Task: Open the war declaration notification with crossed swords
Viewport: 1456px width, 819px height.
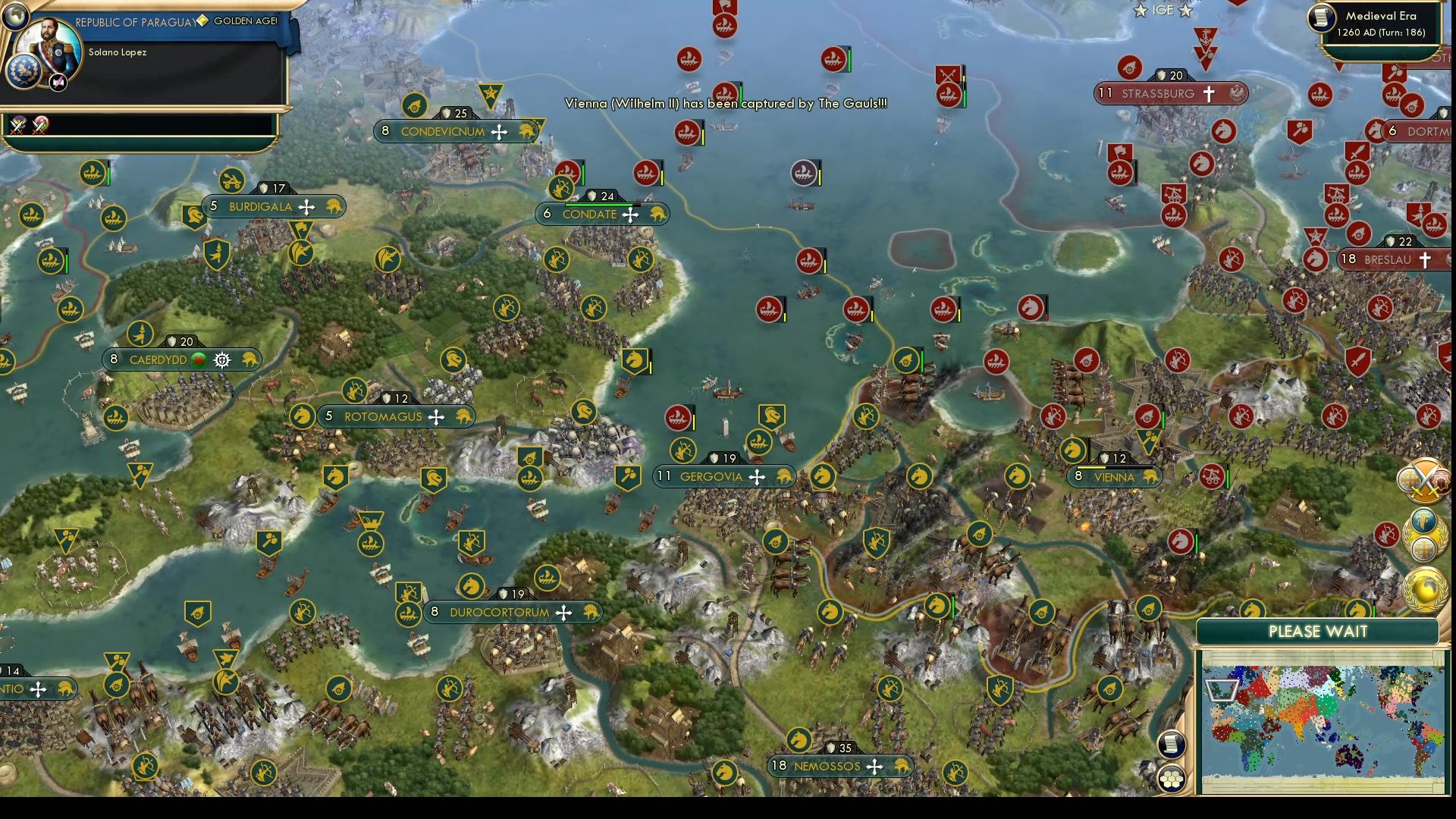Action: (x=1423, y=480)
